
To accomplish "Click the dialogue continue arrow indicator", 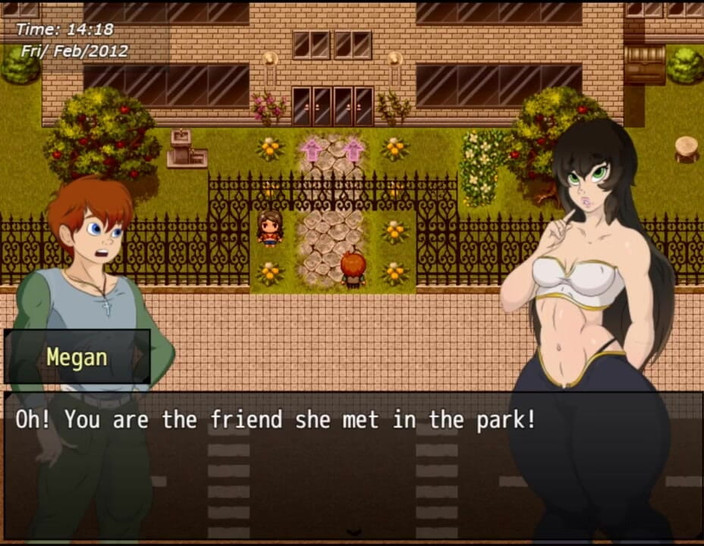I will 352,532.
